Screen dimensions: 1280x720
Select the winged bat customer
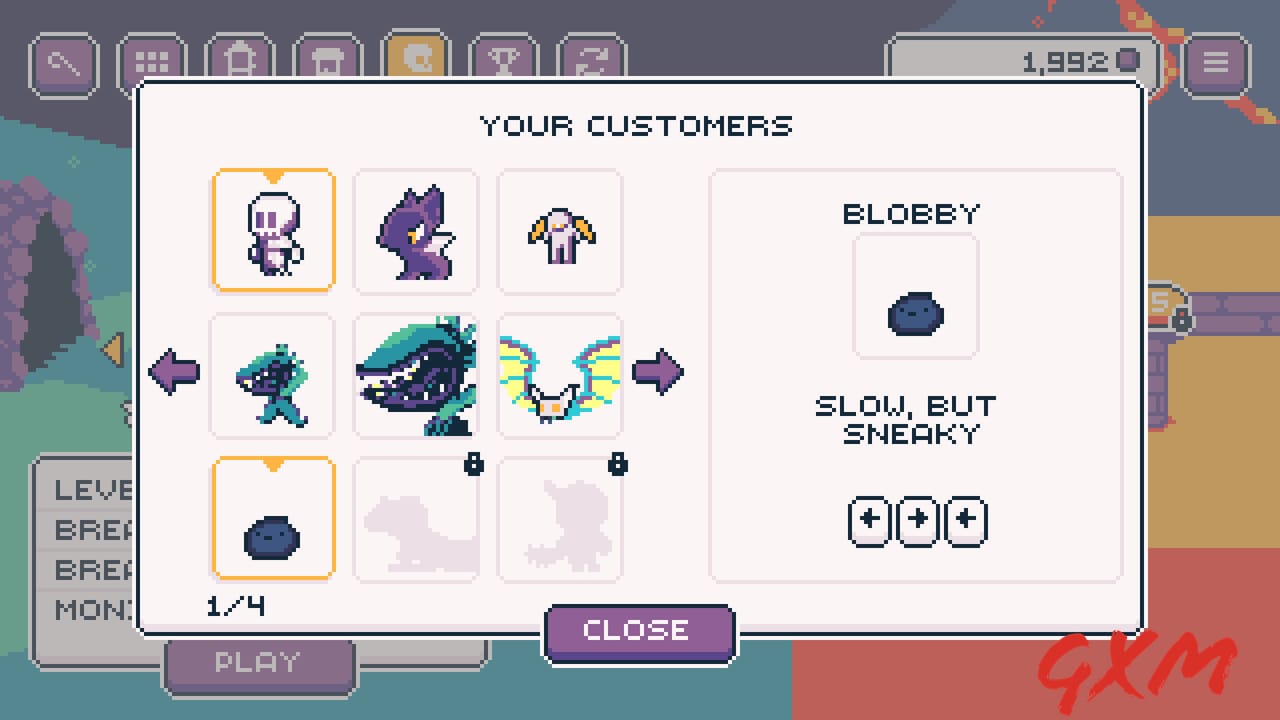tap(559, 375)
